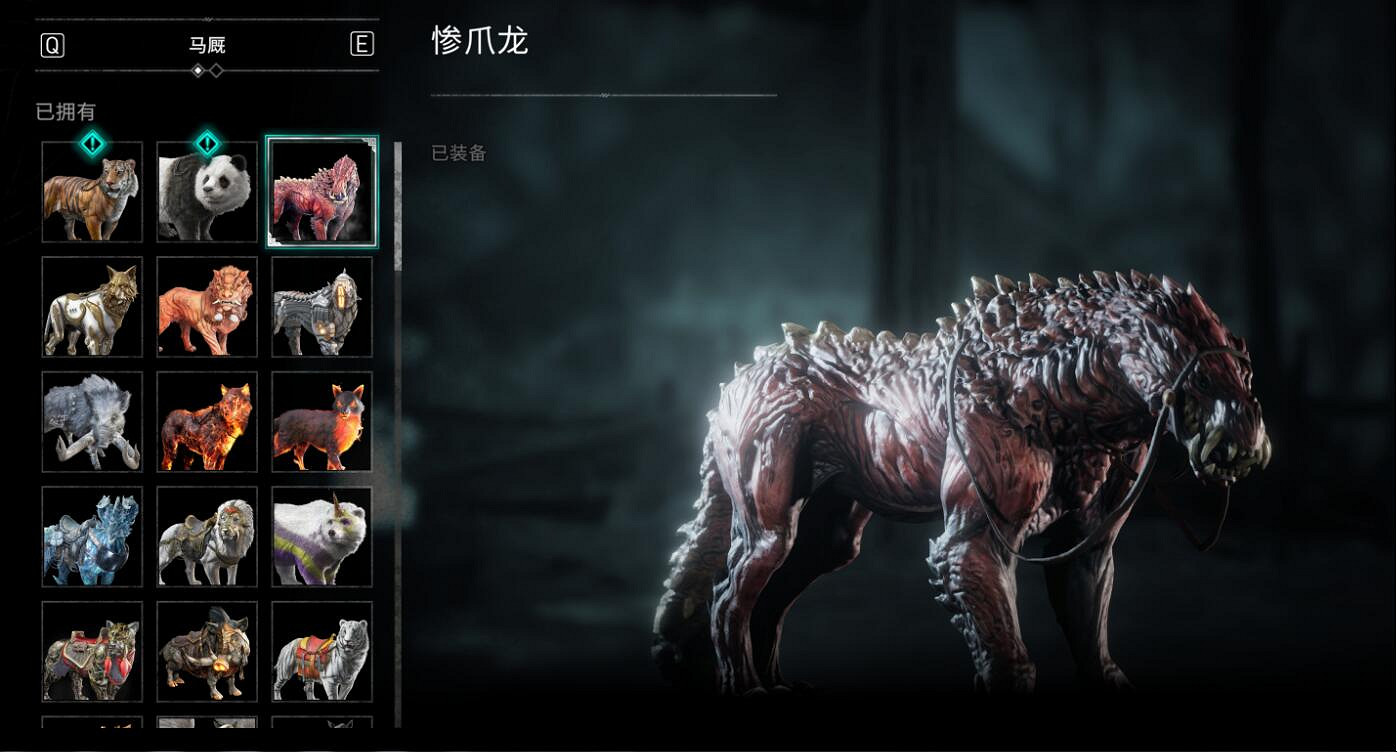This screenshot has width=1397, height=752.
Task: Select the icy armored beast mount
Action: (91, 537)
